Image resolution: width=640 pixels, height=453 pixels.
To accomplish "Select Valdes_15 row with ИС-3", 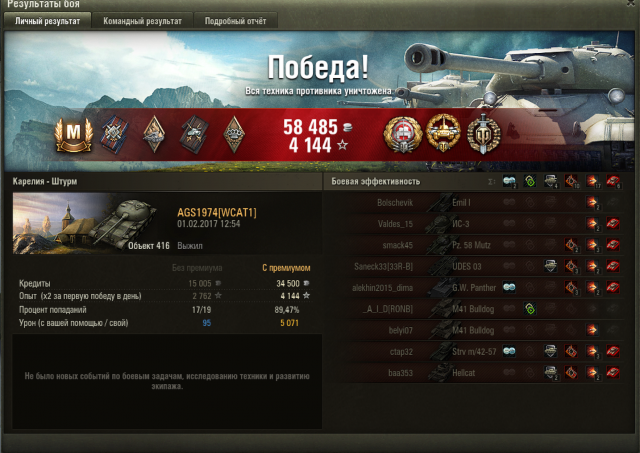I will click(479, 222).
